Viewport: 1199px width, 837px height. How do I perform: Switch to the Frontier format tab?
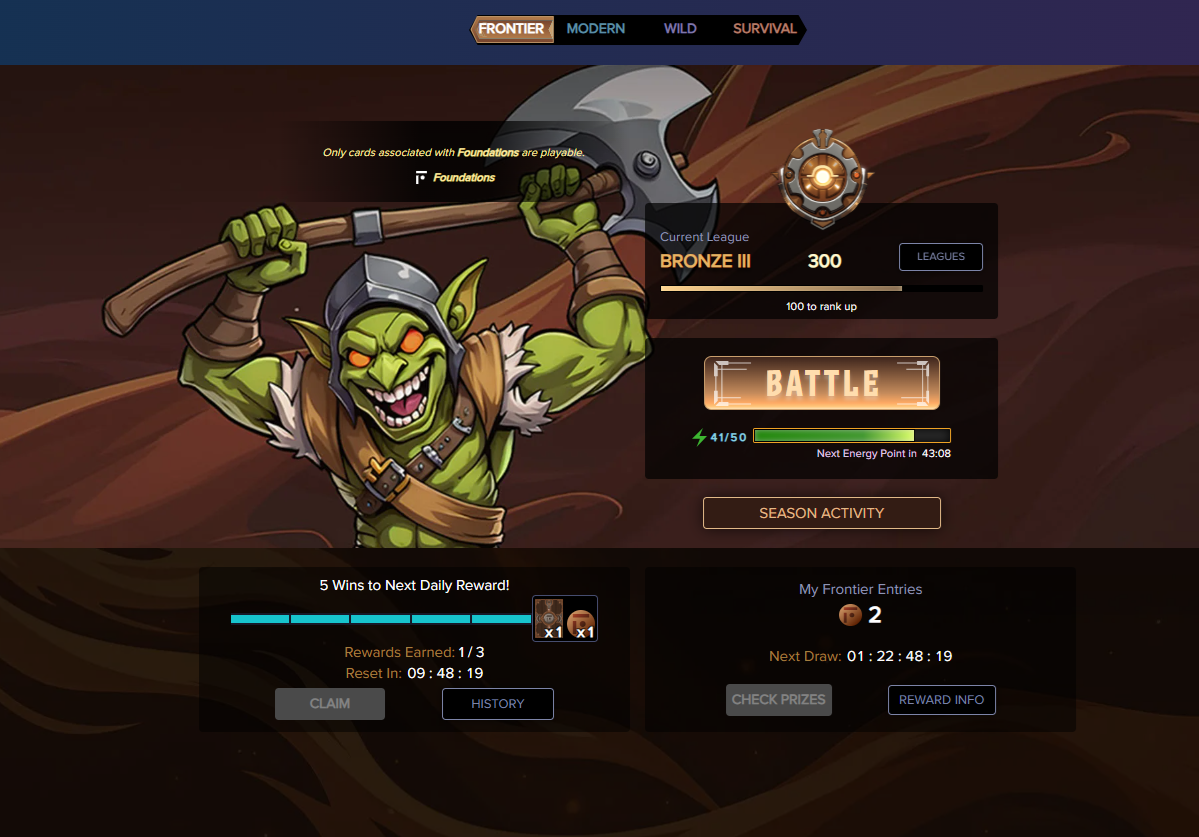(511, 29)
